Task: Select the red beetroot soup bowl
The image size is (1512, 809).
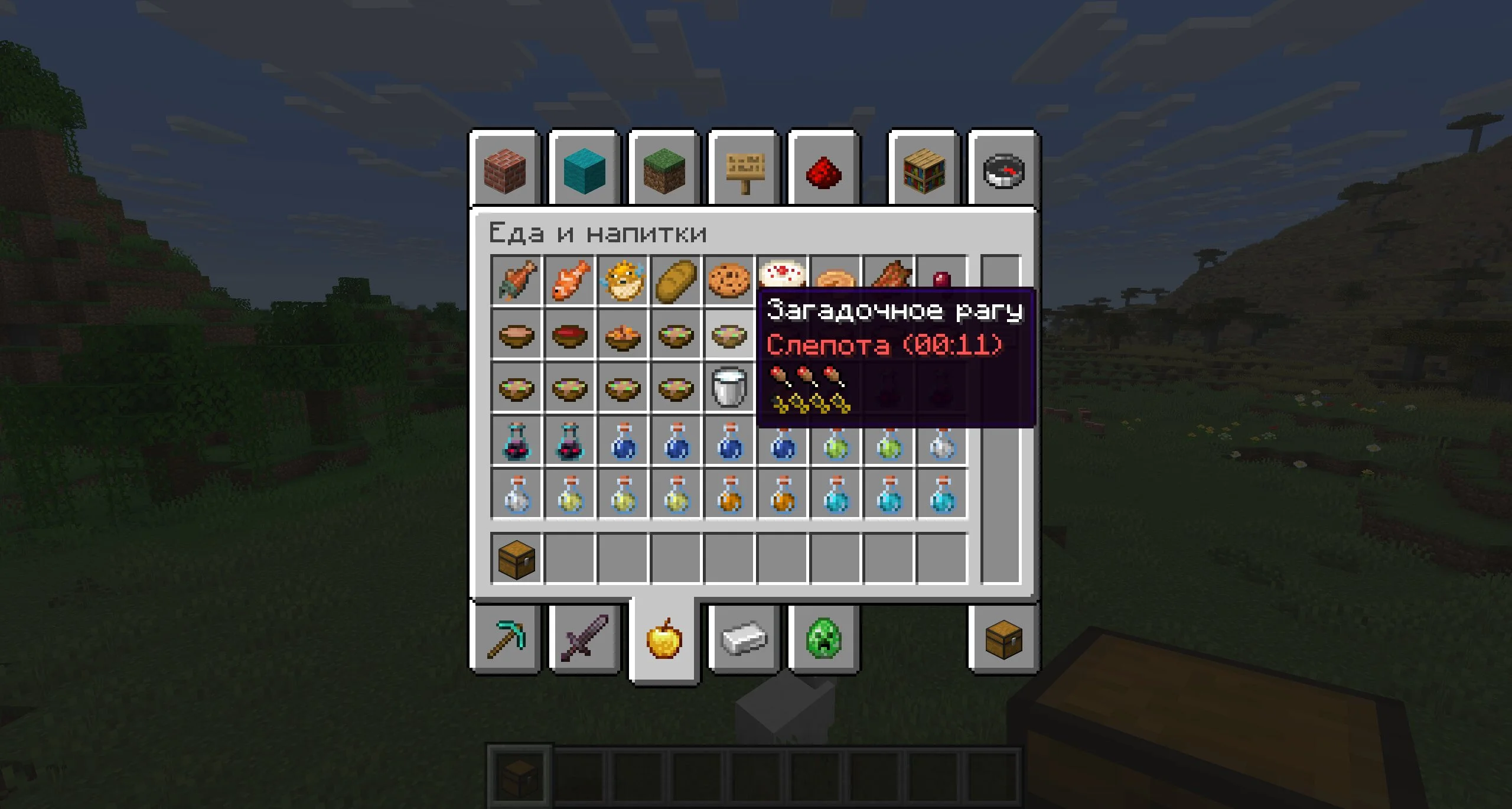Action: coord(570,334)
